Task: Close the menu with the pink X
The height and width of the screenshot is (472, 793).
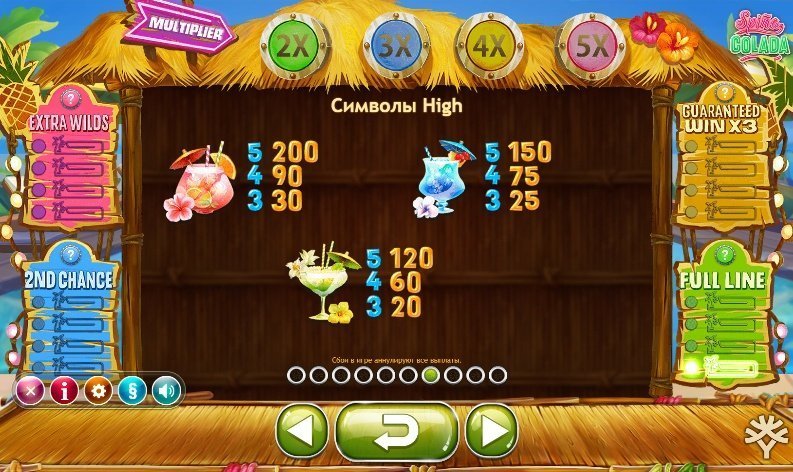Action: pos(30,390)
